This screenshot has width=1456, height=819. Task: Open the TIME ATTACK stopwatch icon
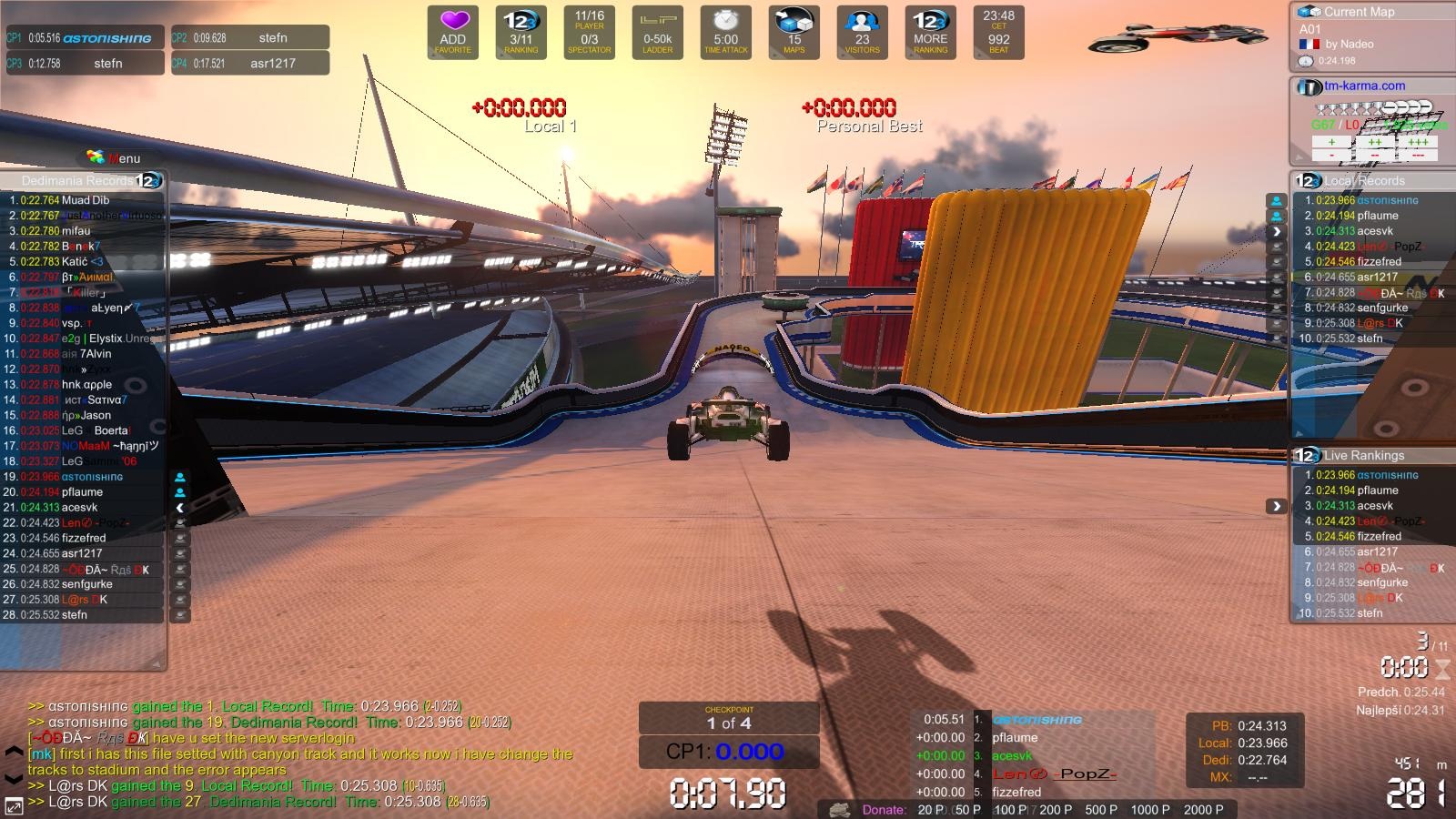(725, 27)
